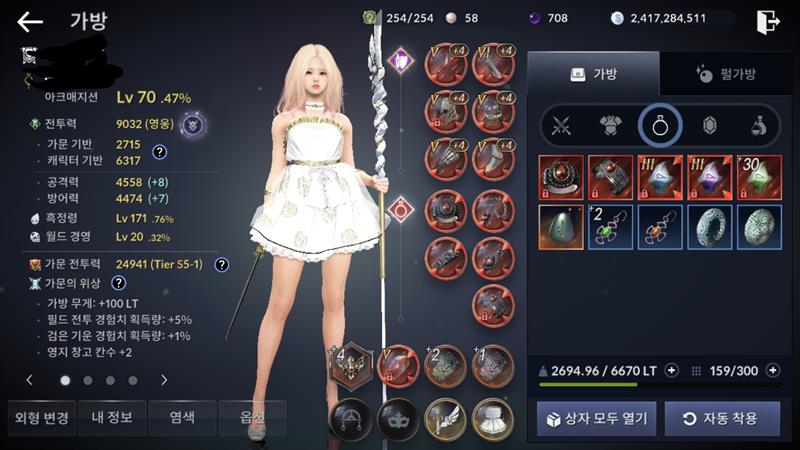The width and height of the screenshot is (800, 450).
Task: Select the winged boots costume slot
Action: tap(445, 416)
